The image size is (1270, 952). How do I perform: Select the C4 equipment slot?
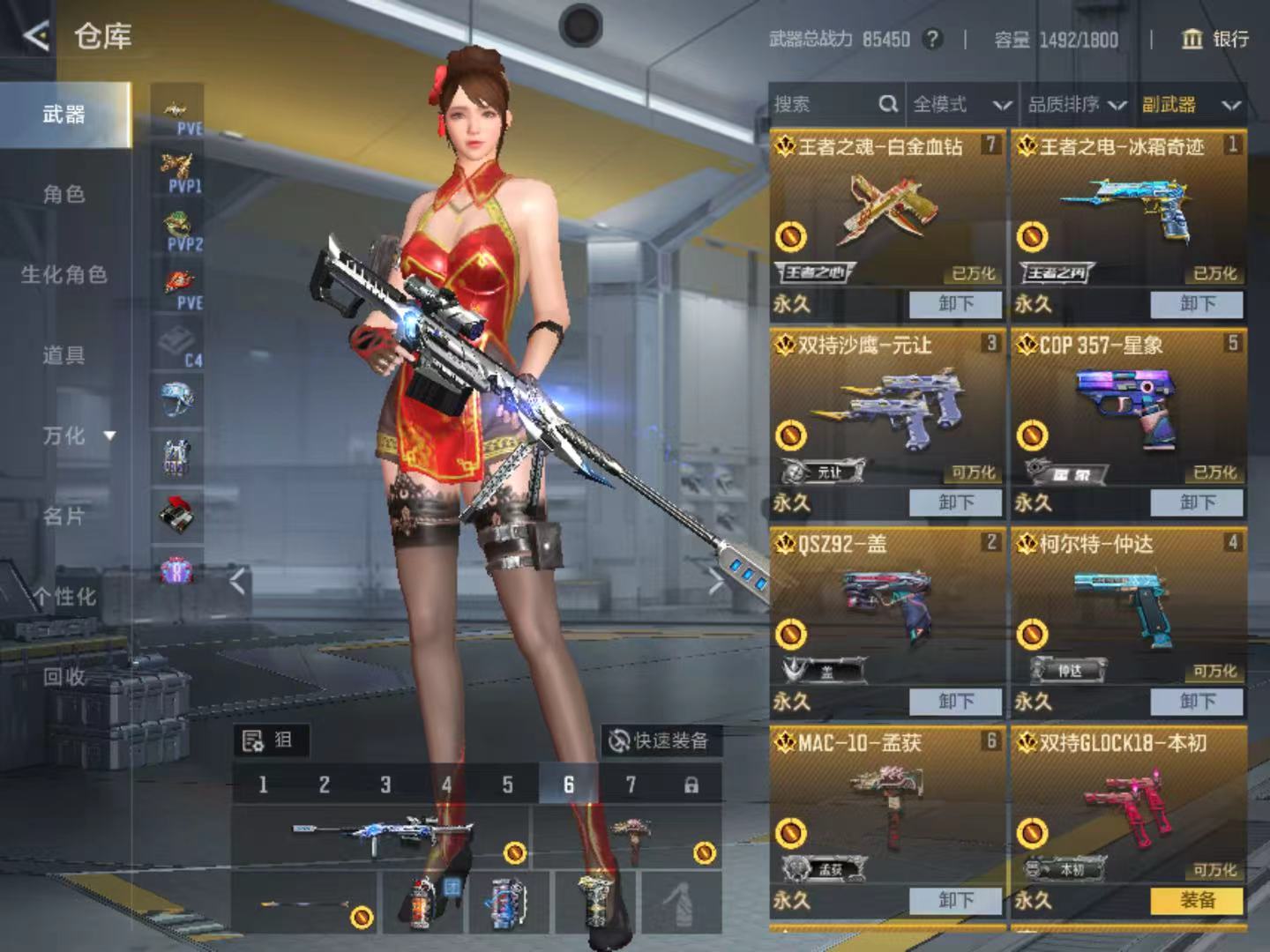pyautogui.click(x=178, y=344)
